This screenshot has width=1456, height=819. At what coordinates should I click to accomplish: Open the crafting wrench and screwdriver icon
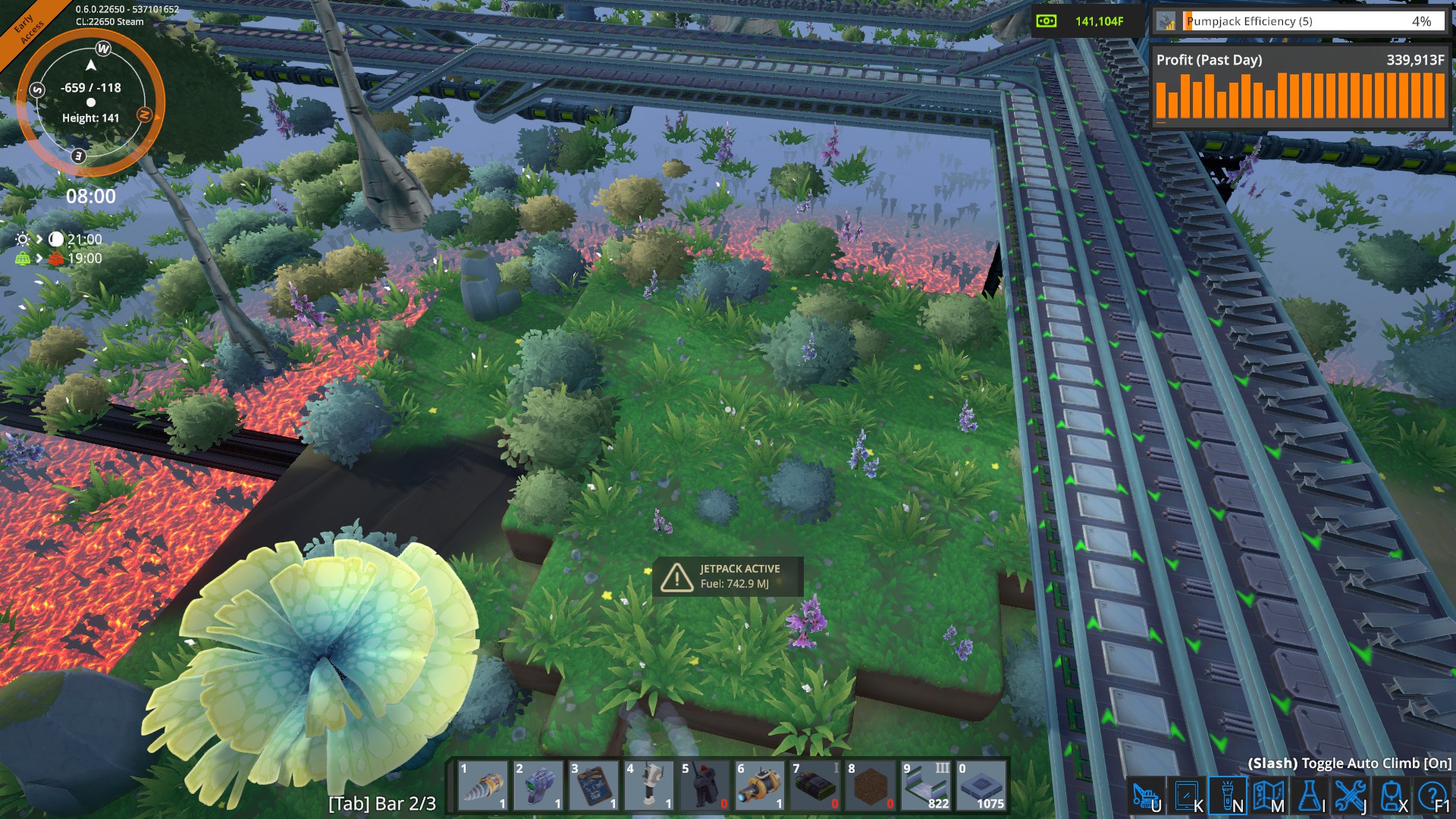coord(1351,796)
